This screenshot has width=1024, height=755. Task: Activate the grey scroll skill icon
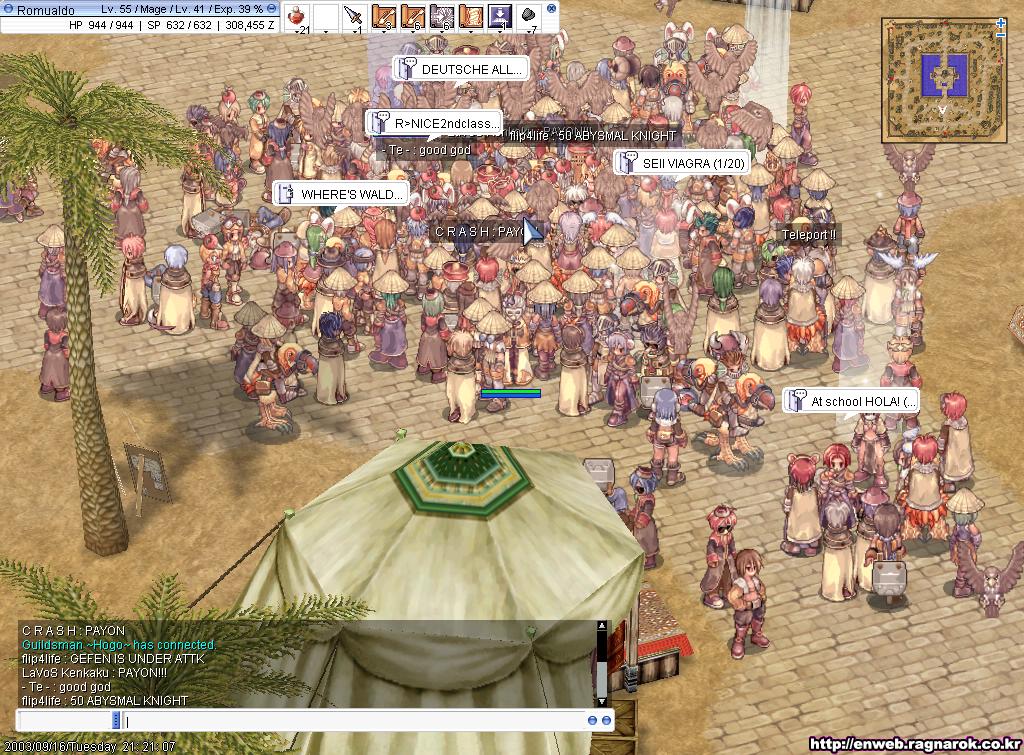pos(441,16)
